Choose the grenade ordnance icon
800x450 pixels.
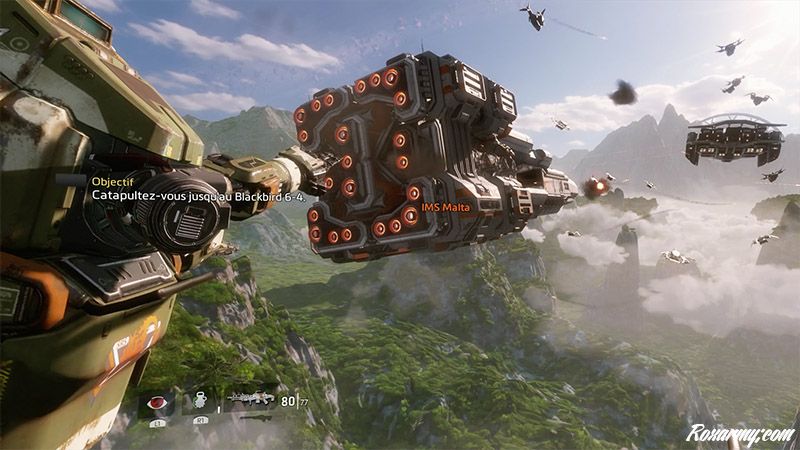click(x=198, y=402)
